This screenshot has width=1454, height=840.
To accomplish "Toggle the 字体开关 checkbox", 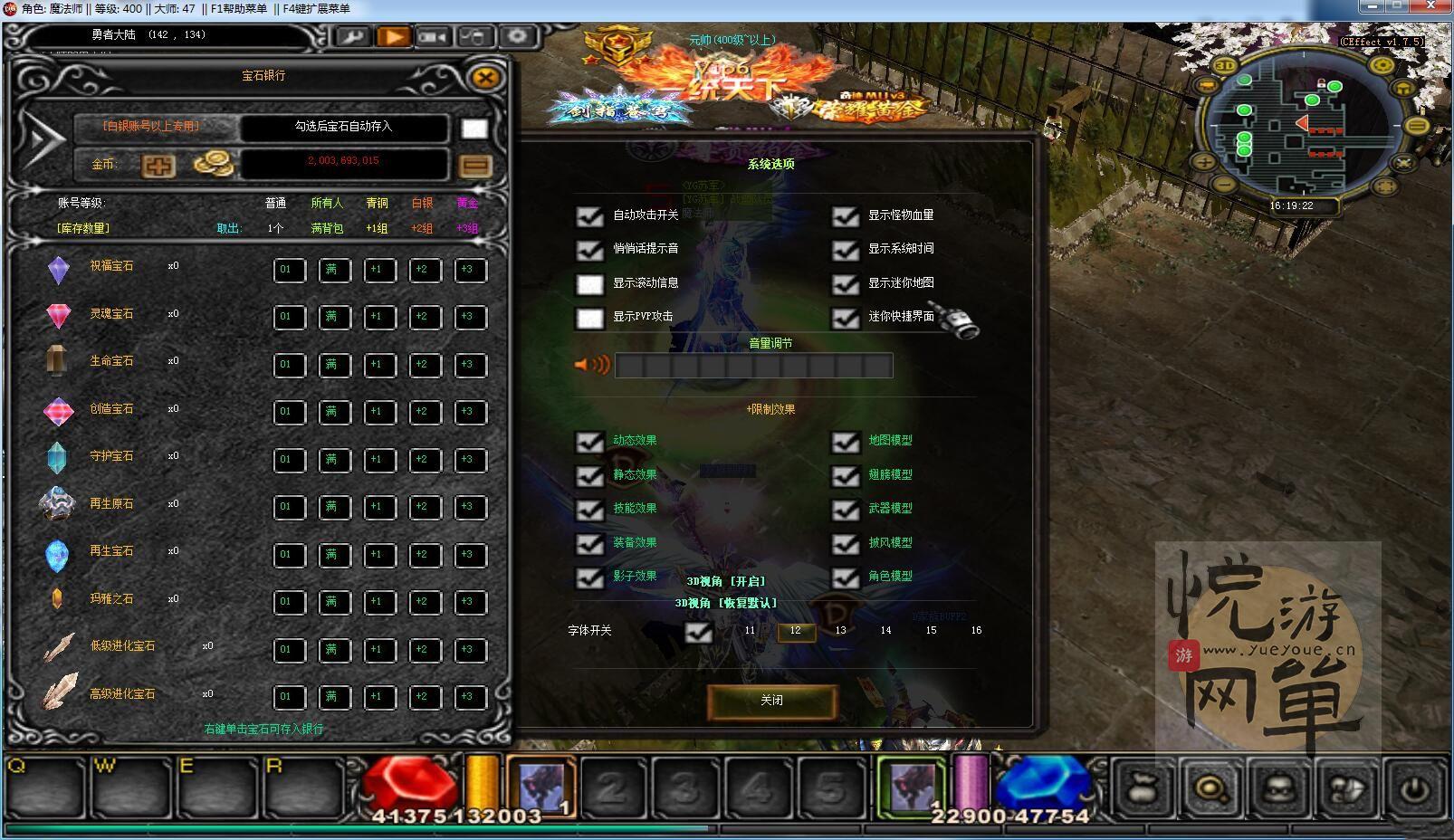I will tap(698, 632).
